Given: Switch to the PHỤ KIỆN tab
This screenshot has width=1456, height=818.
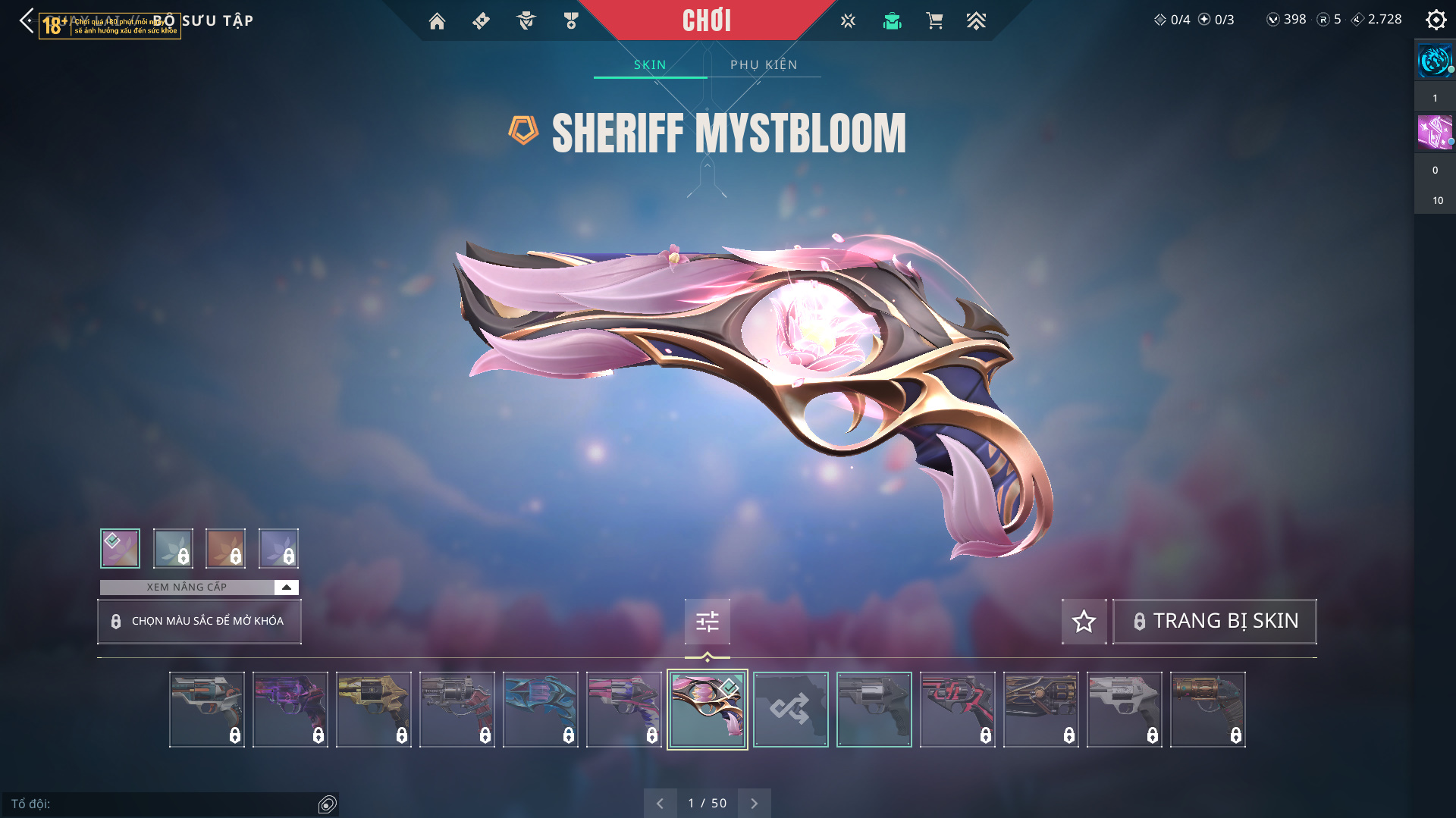Looking at the screenshot, I should coord(764,65).
